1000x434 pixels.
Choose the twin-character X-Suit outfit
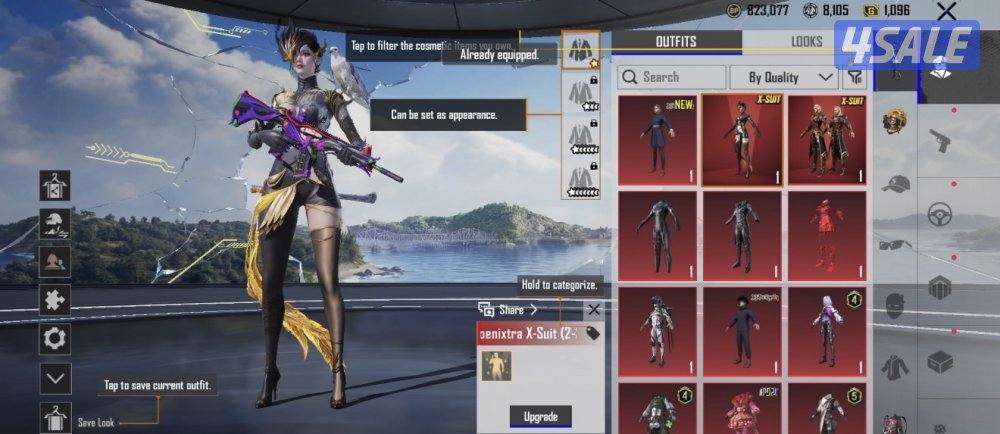click(827, 140)
